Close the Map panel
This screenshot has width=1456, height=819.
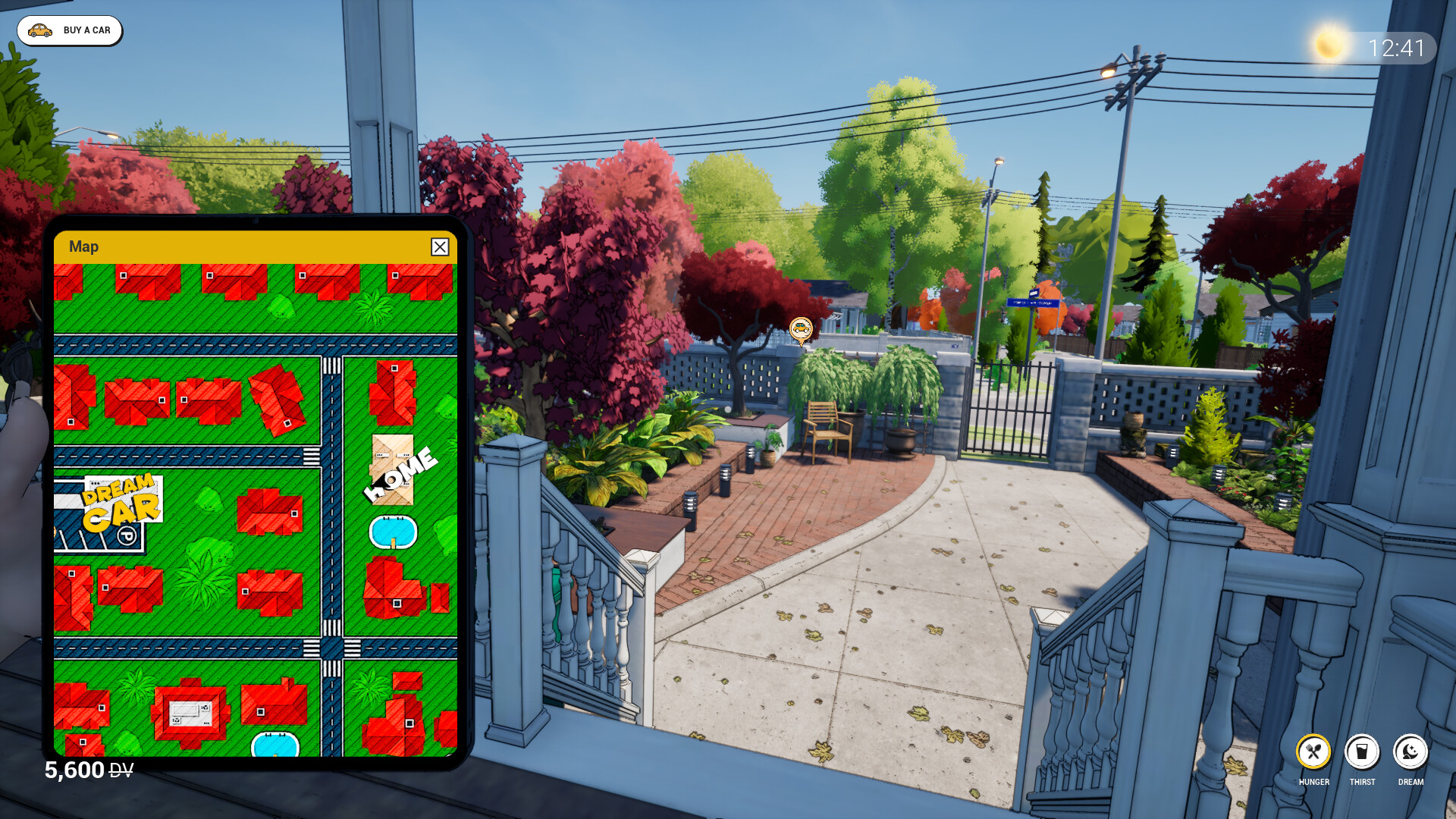pos(440,247)
